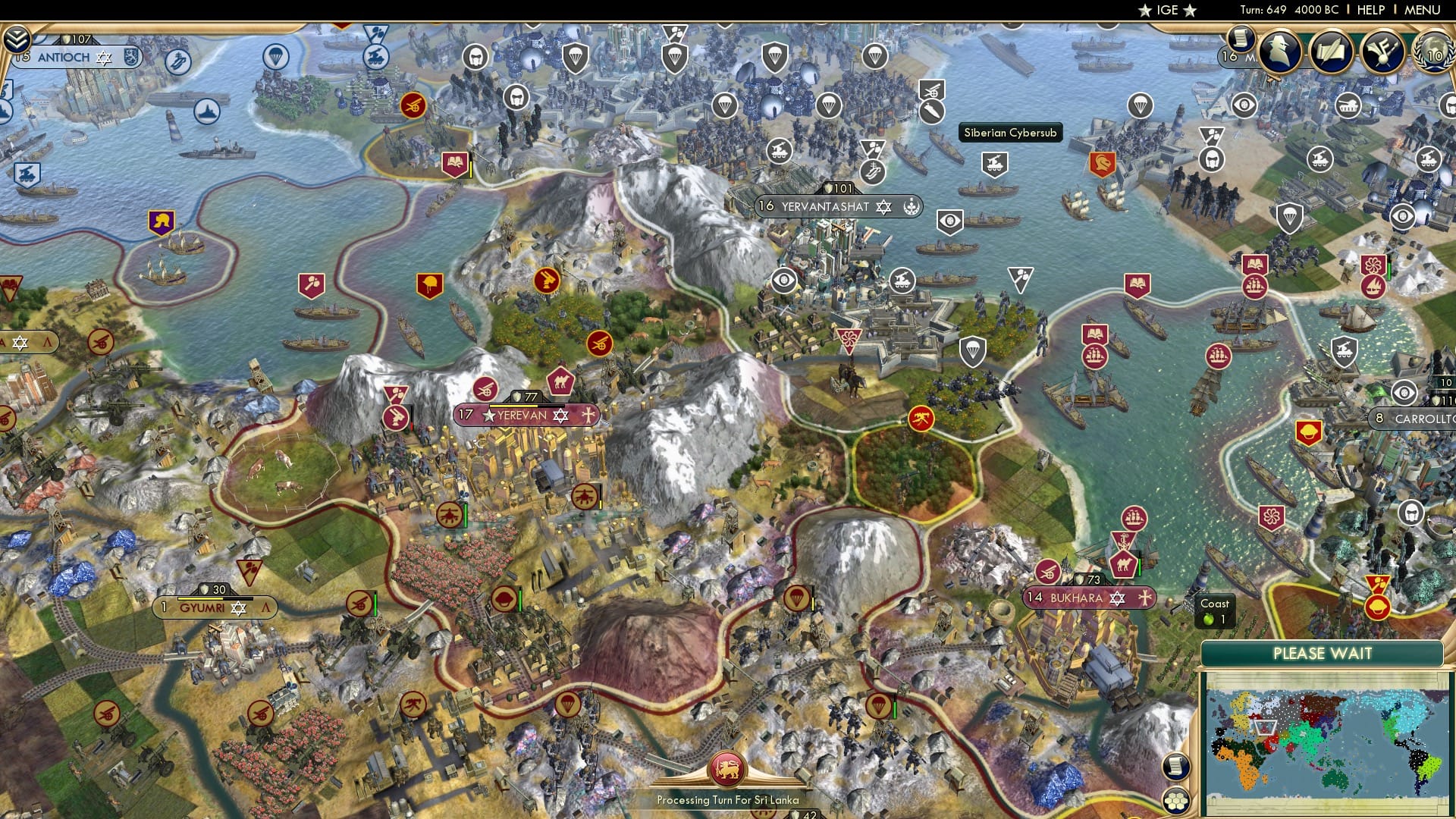Open the MENU from the top bar
This screenshot has width=1456, height=819.
click(1422, 9)
